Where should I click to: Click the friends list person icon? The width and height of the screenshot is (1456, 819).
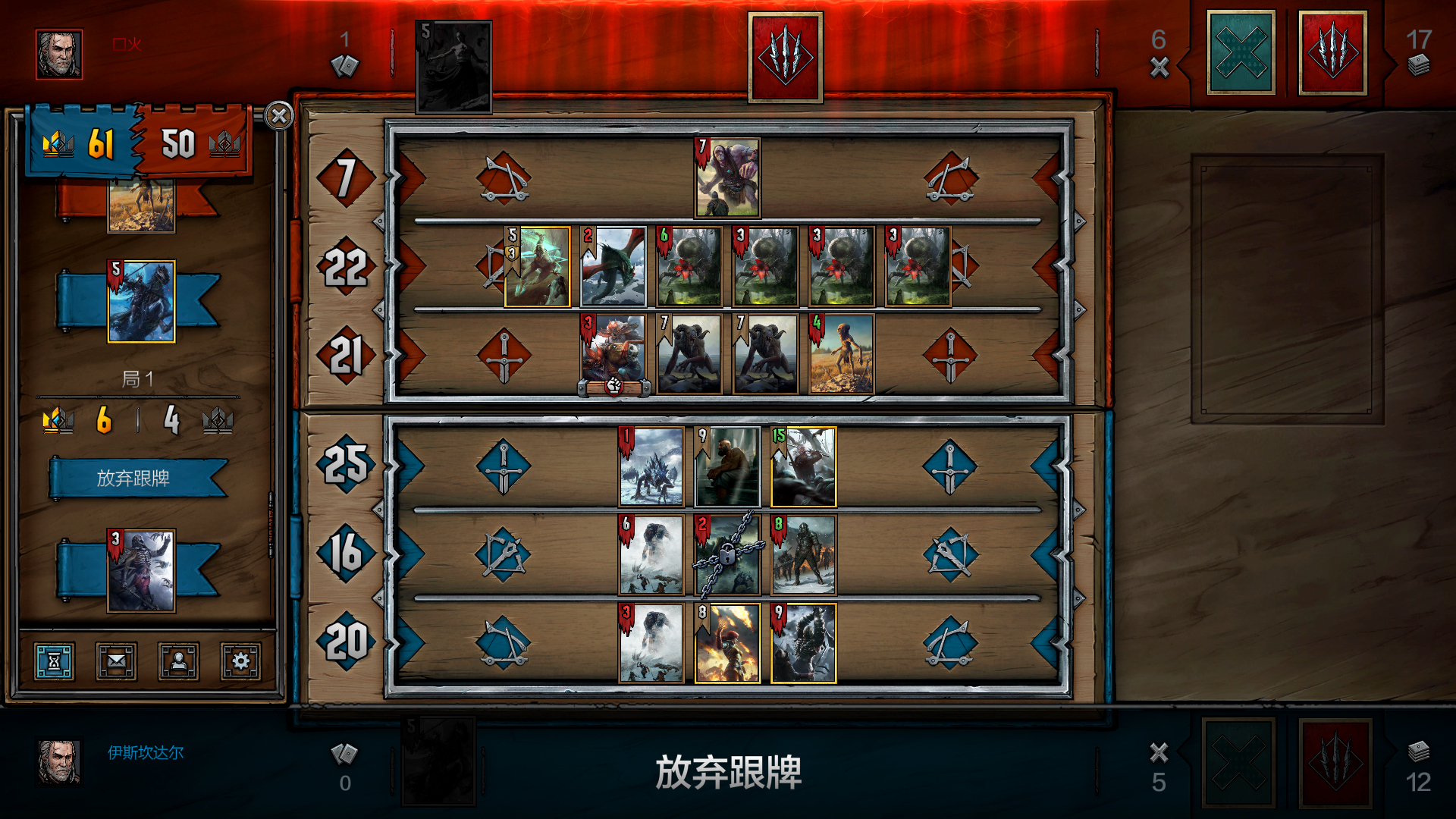tap(177, 661)
